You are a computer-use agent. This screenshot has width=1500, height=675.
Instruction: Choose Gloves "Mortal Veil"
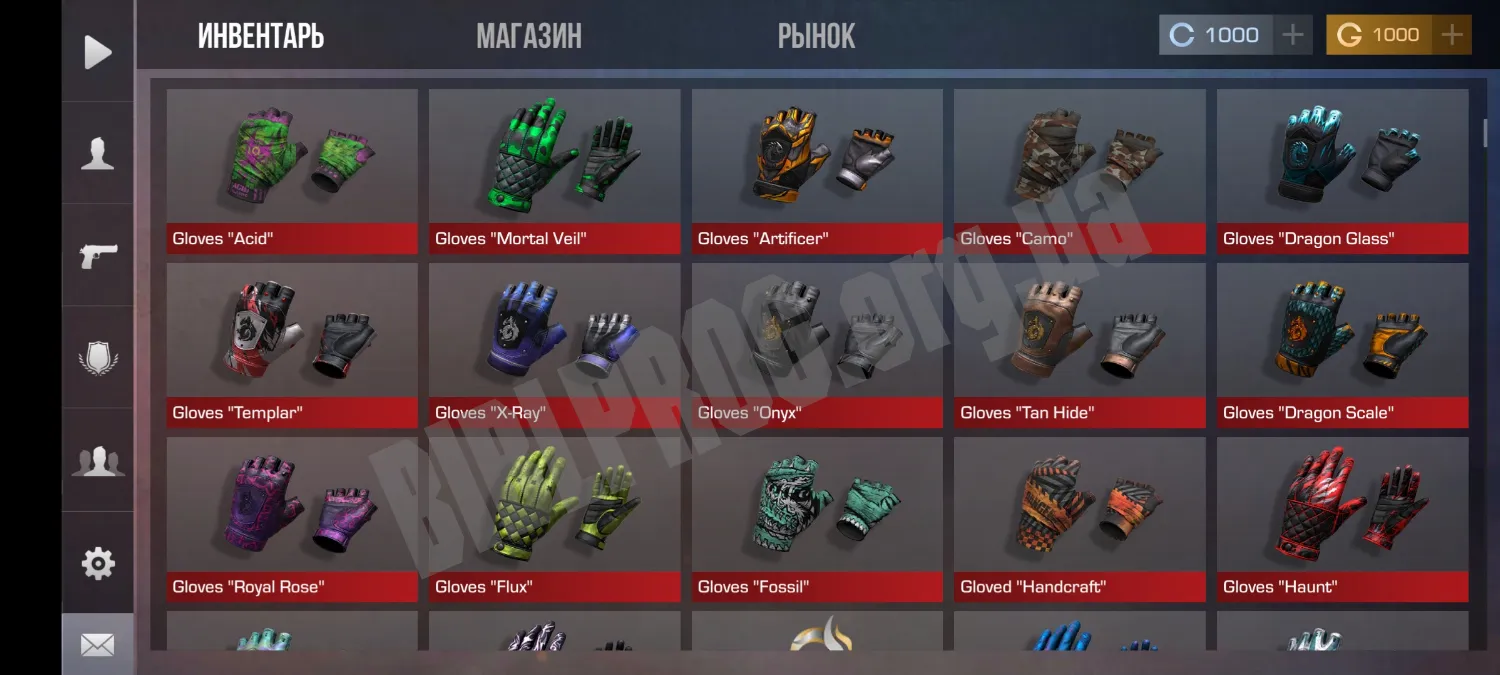[554, 170]
